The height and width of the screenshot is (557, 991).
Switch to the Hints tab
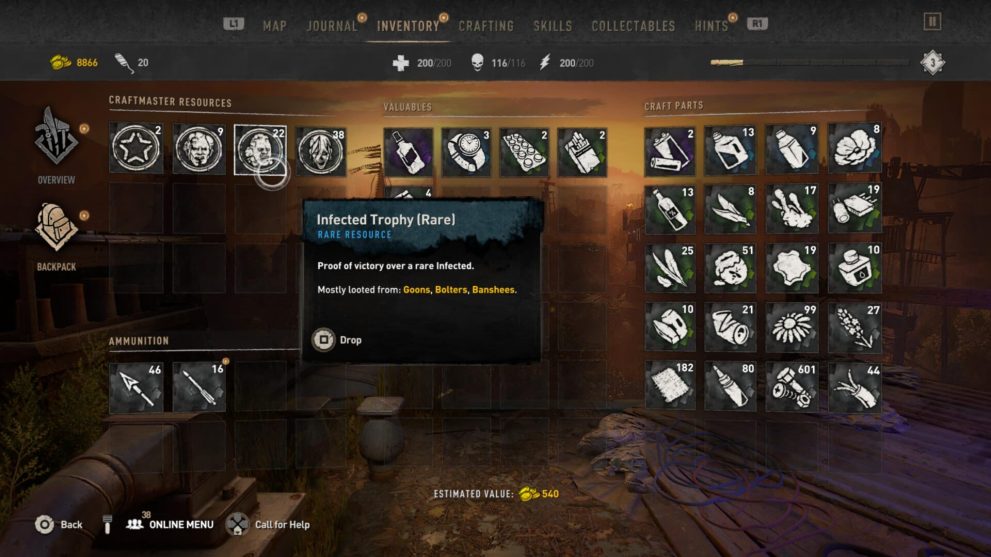tap(711, 26)
